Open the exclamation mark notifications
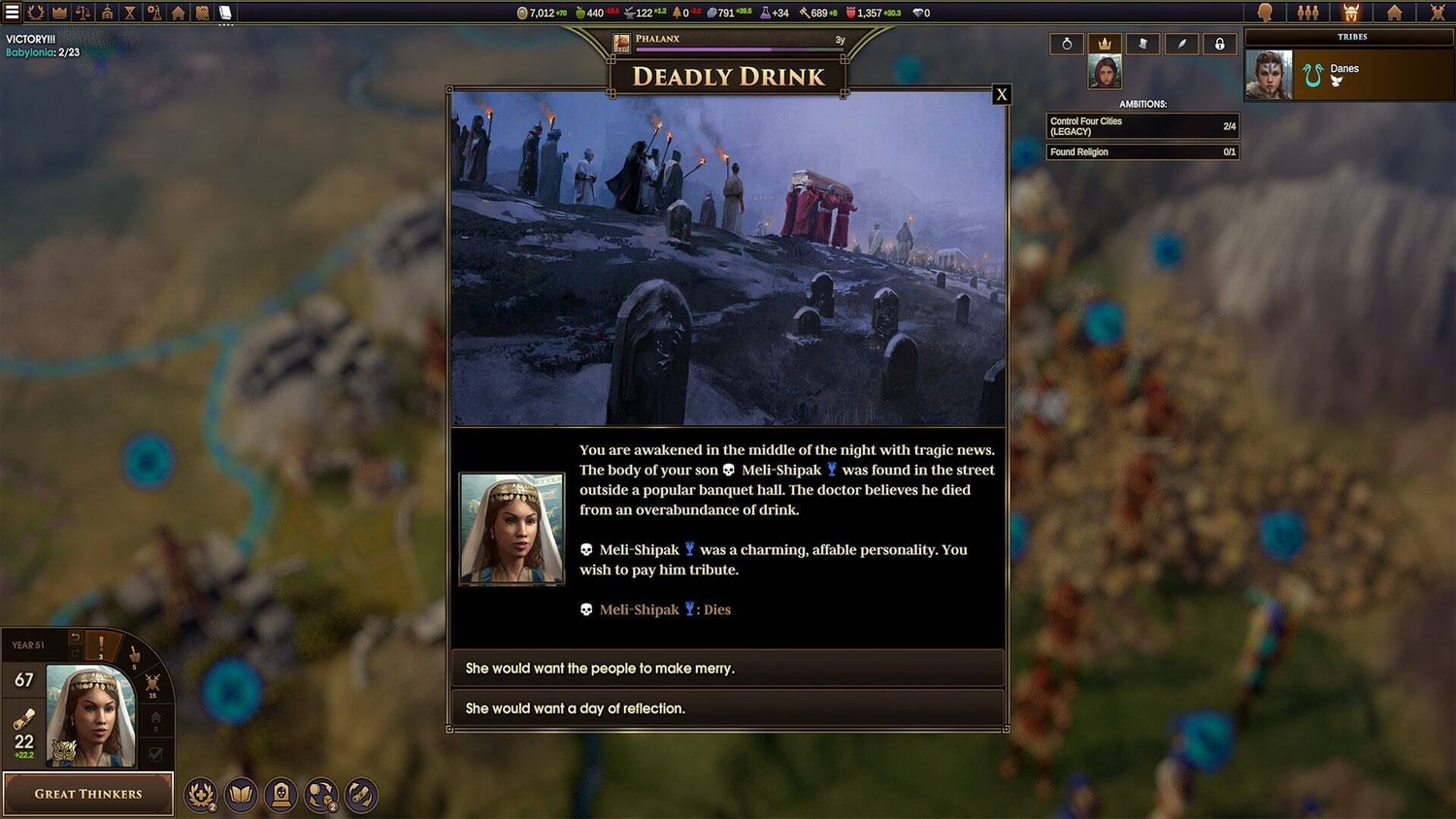Image resolution: width=1456 pixels, height=819 pixels. [x=101, y=644]
